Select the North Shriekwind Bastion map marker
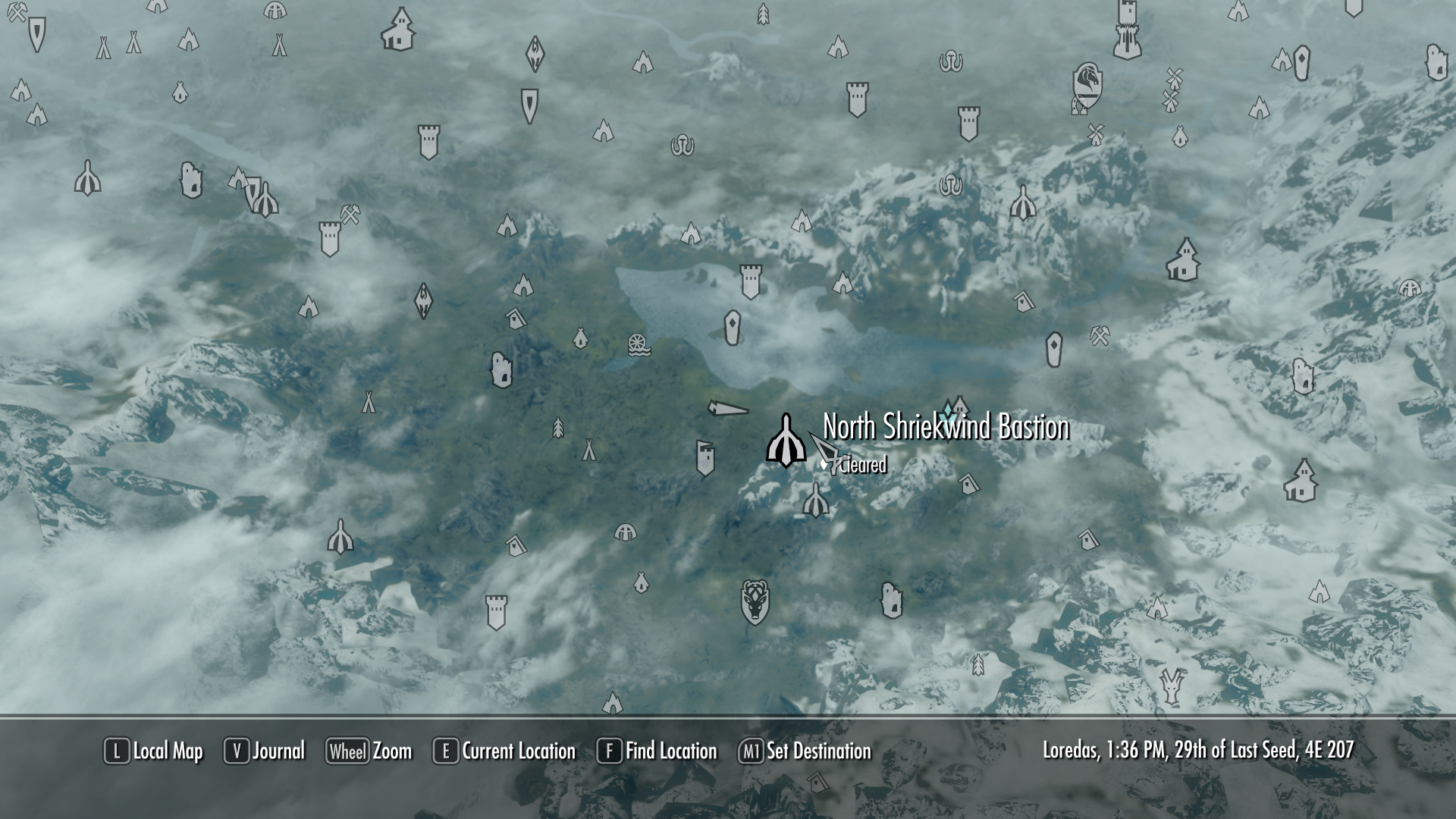 pyautogui.click(x=786, y=441)
